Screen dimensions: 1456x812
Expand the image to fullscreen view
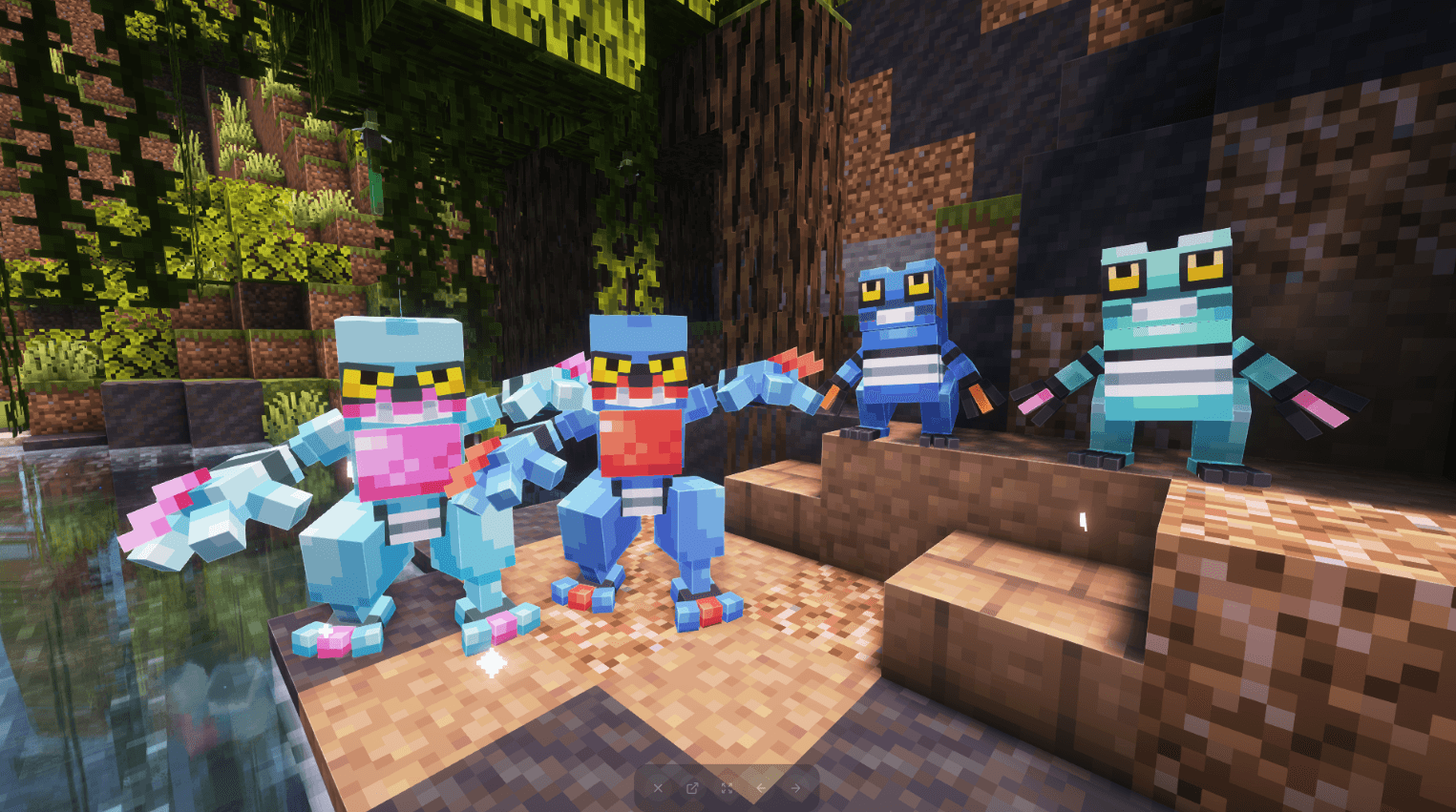click(x=727, y=788)
